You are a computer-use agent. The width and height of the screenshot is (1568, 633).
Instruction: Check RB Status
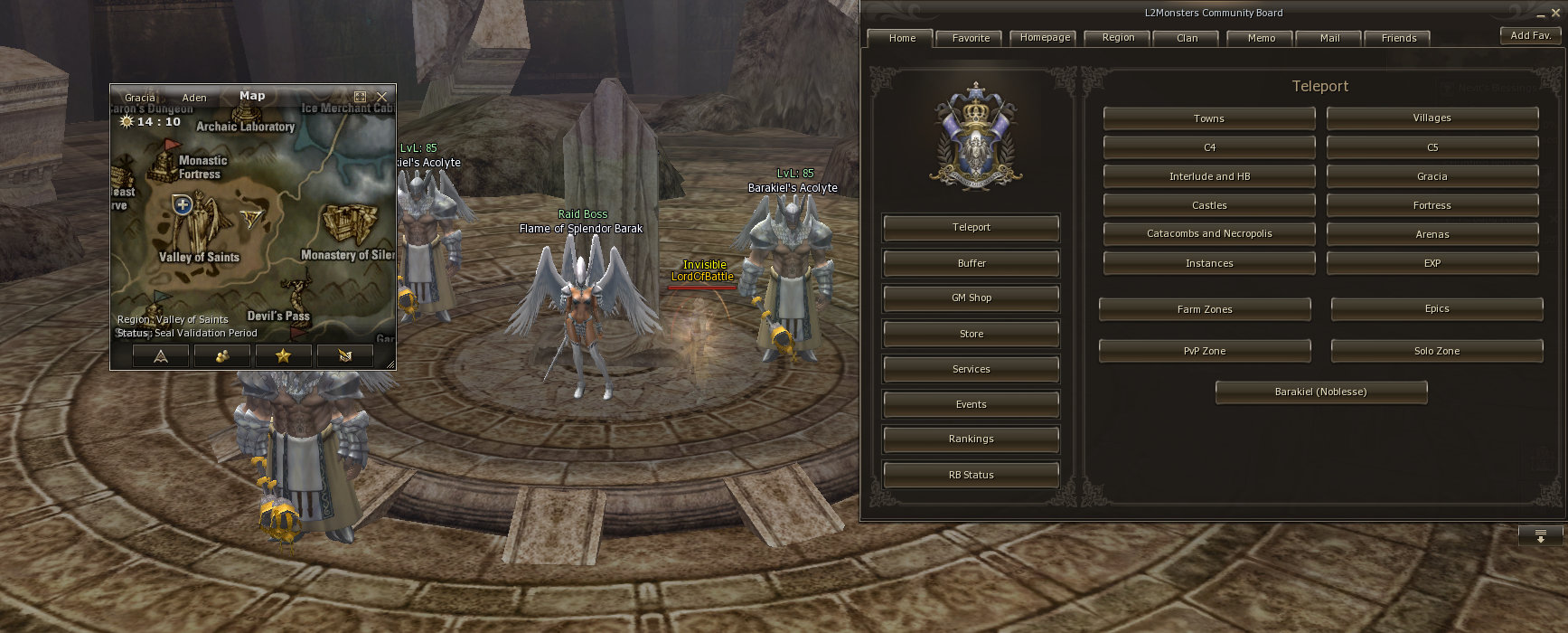pyautogui.click(x=971, y=475)
